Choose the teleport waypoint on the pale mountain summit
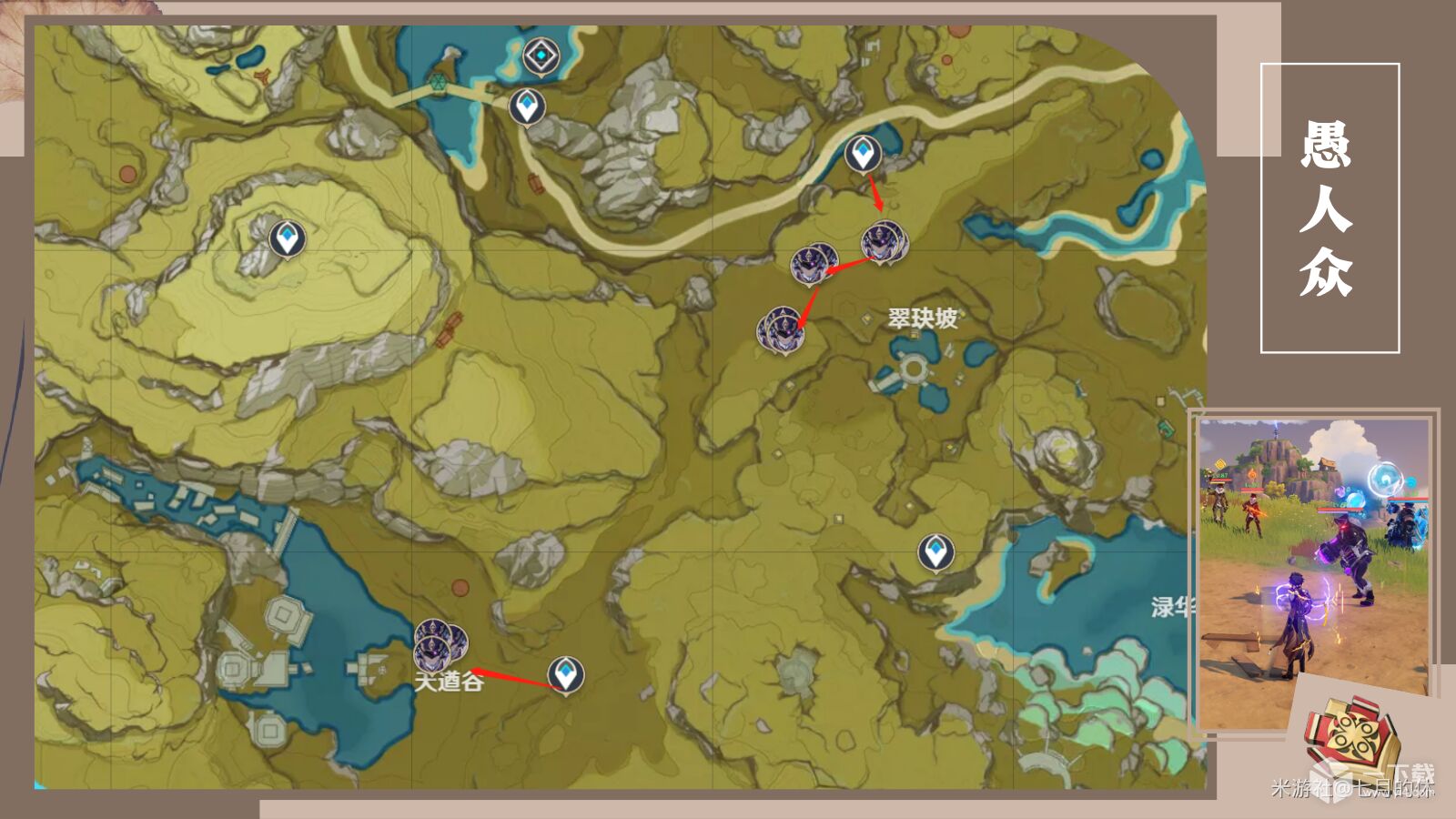The image size is (1456, 819). pos(288,238)
